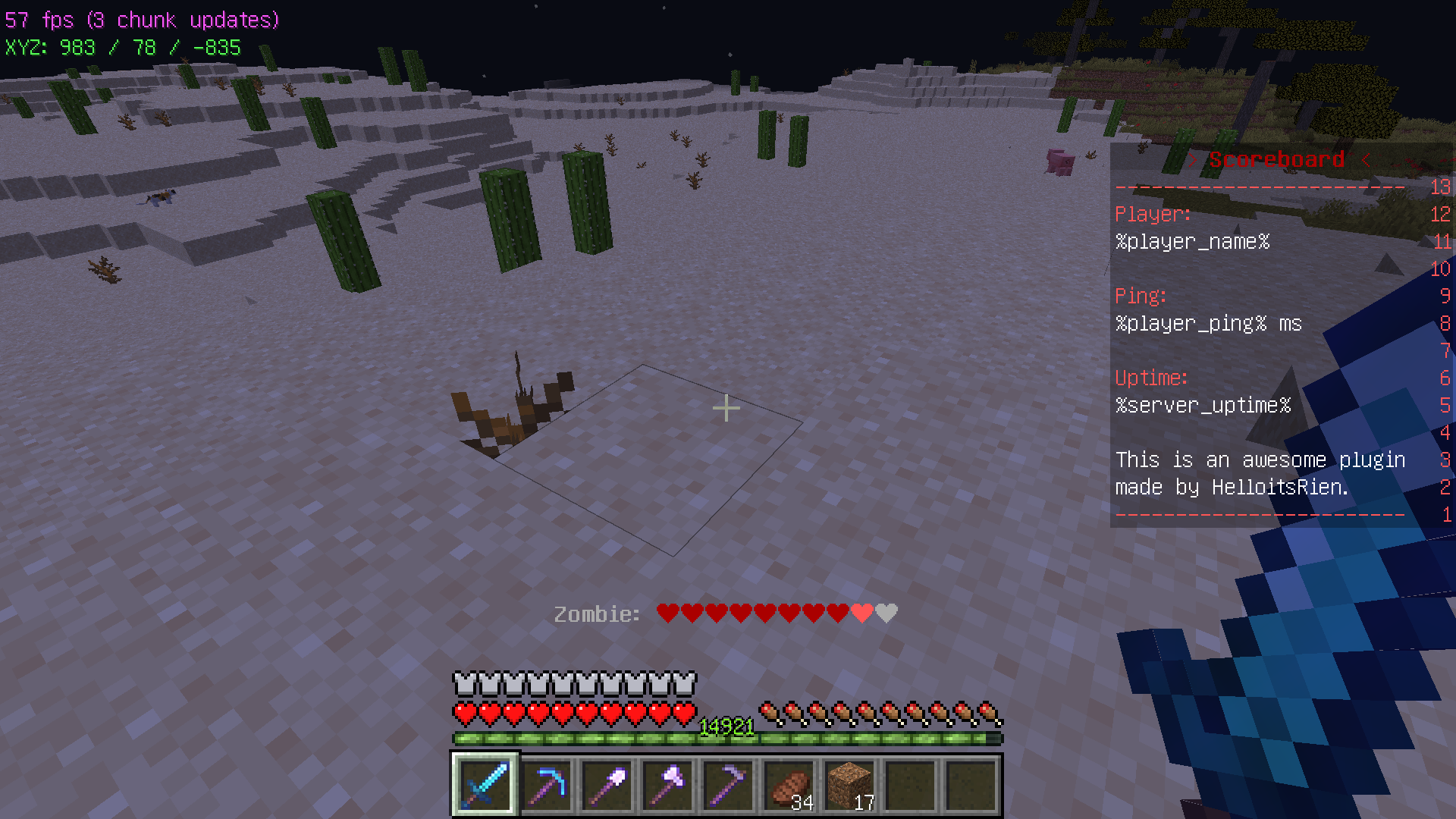Pick the axe from the hotbar
Viewport: 1456px width, 819px height.
pyautogui.click(x=667, y=785)
